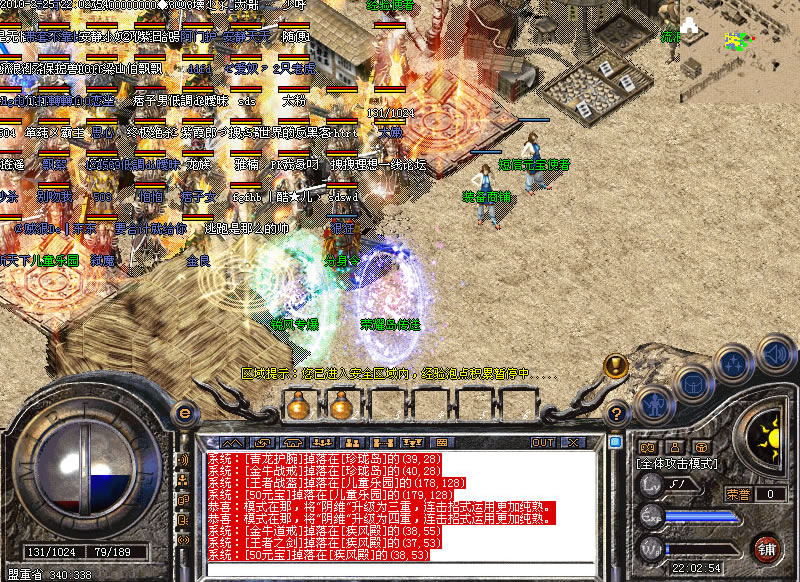Click the Lv level round button
The height and width of the screenshot is (582, 800).
650,486
